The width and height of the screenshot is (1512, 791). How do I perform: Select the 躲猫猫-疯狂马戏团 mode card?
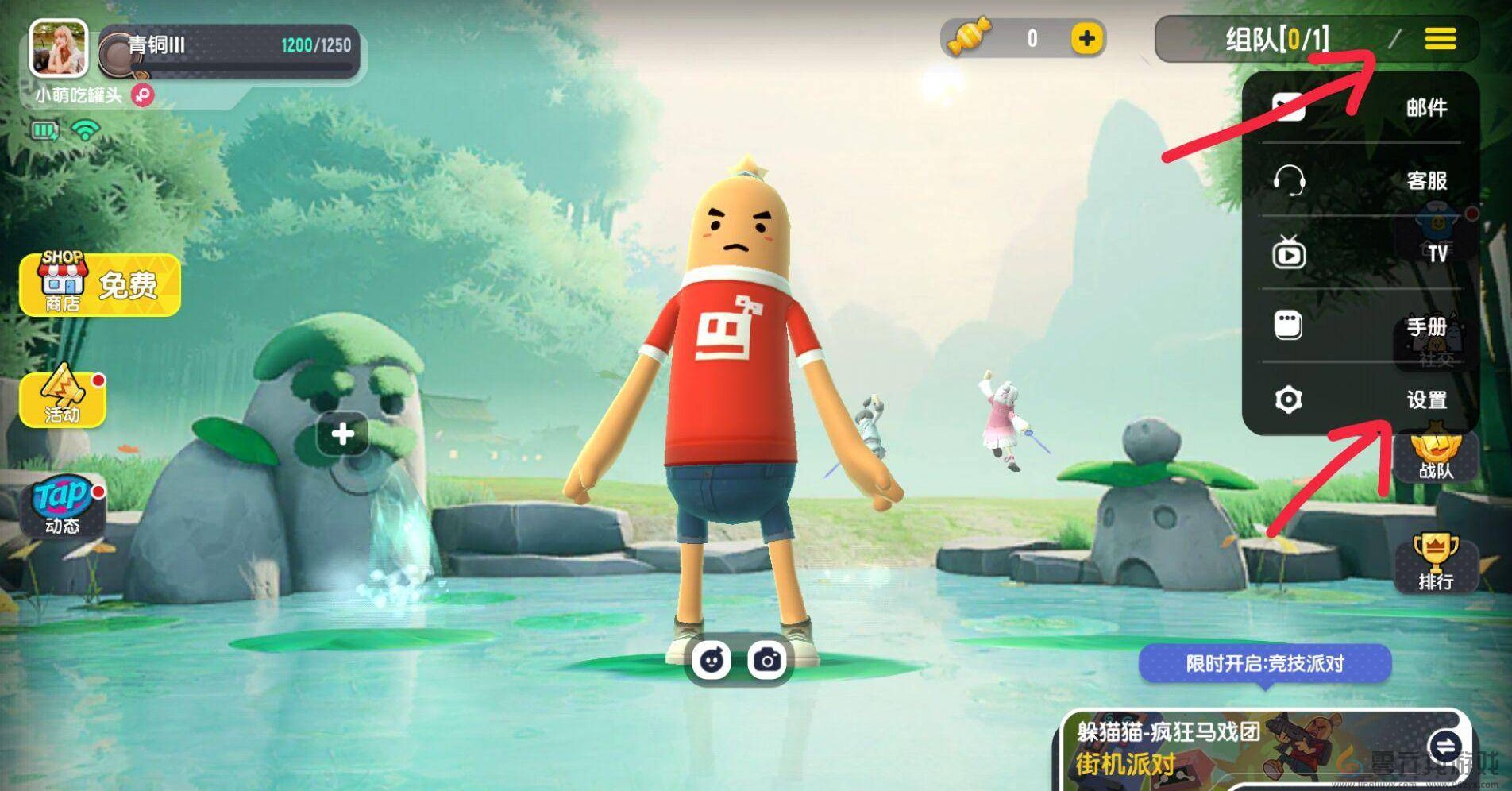1239,750
